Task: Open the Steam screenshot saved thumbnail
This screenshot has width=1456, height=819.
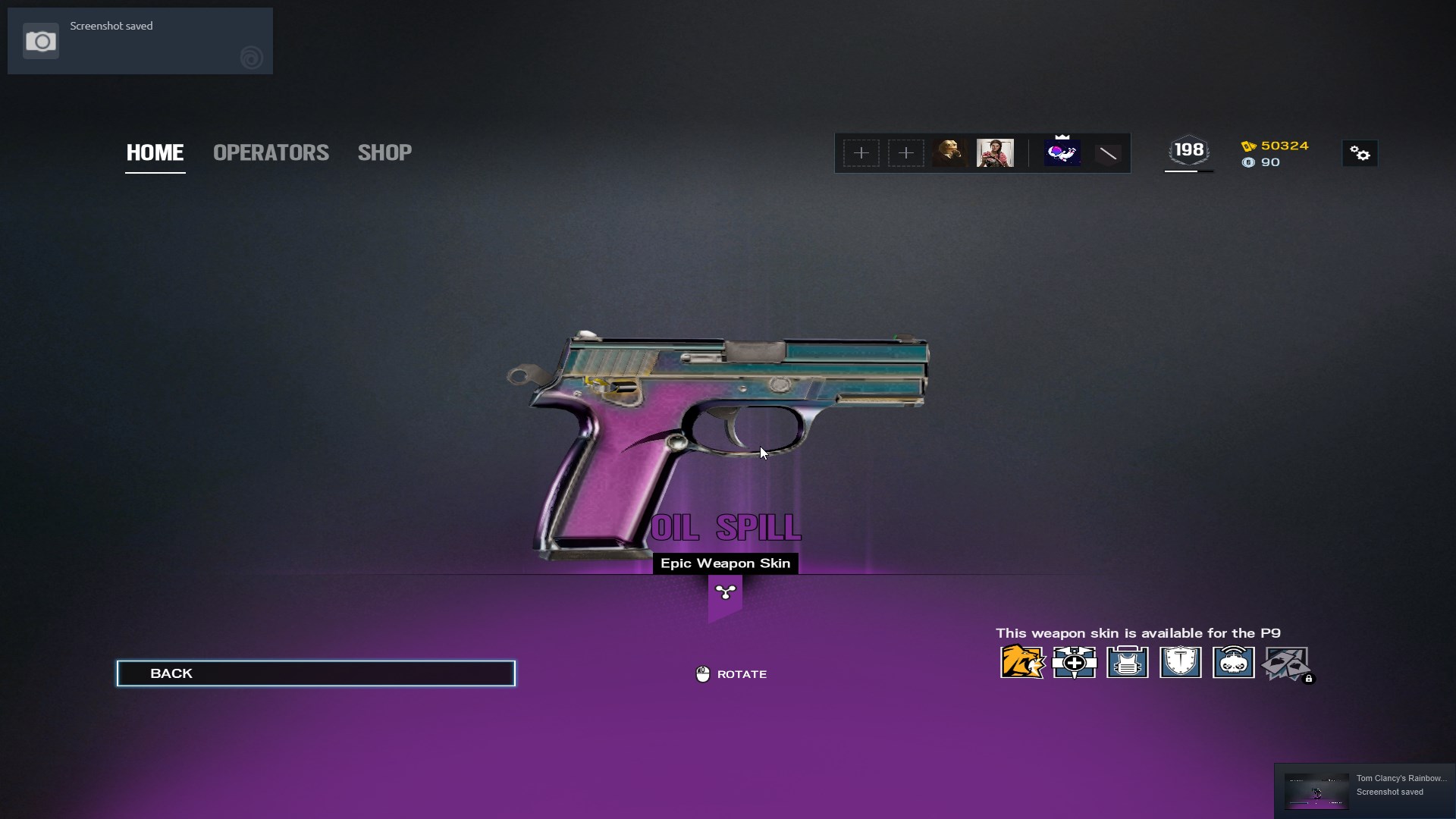Action: coord(1316,791)
